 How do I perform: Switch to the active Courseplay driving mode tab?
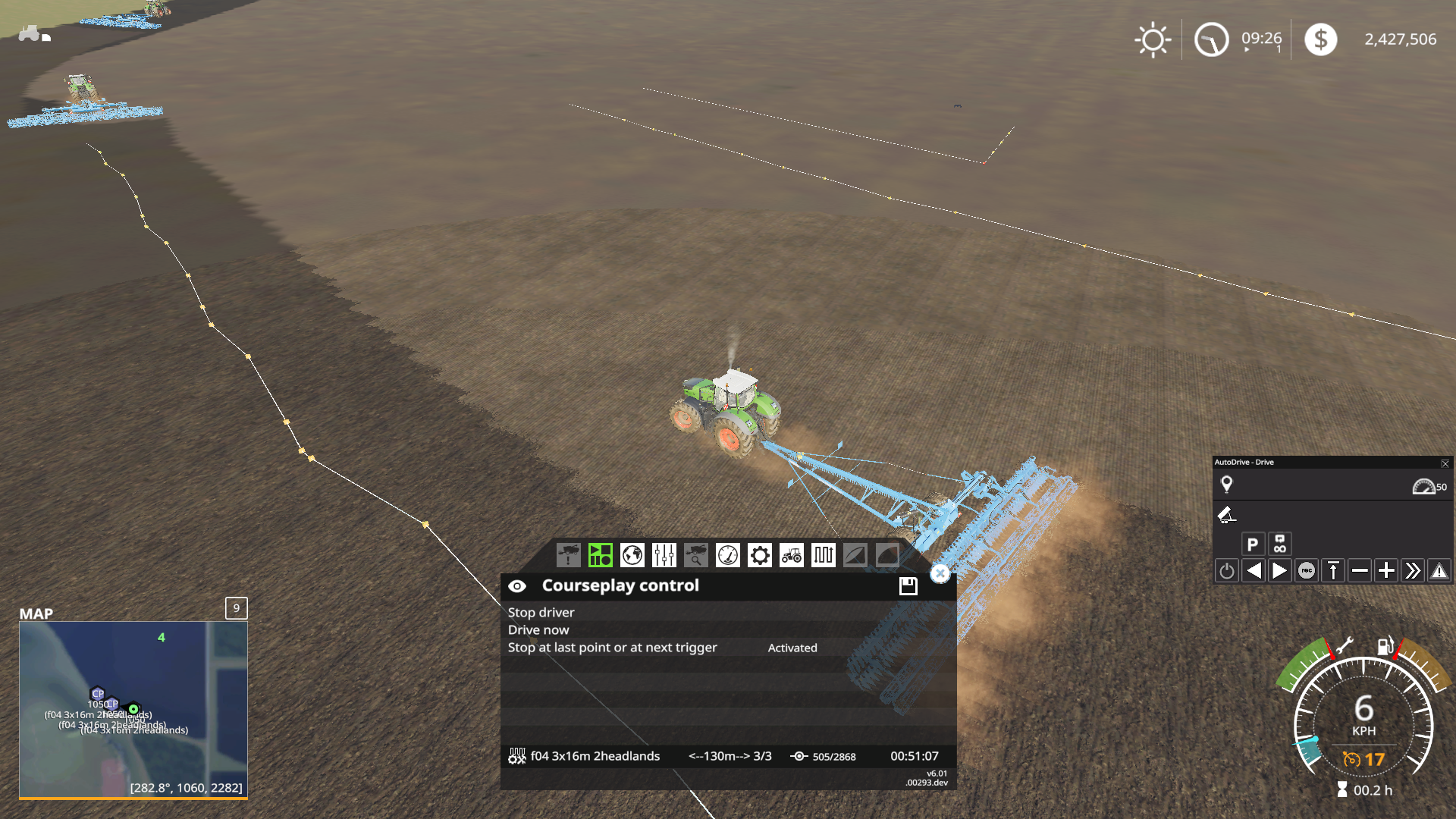pos(600,554)
